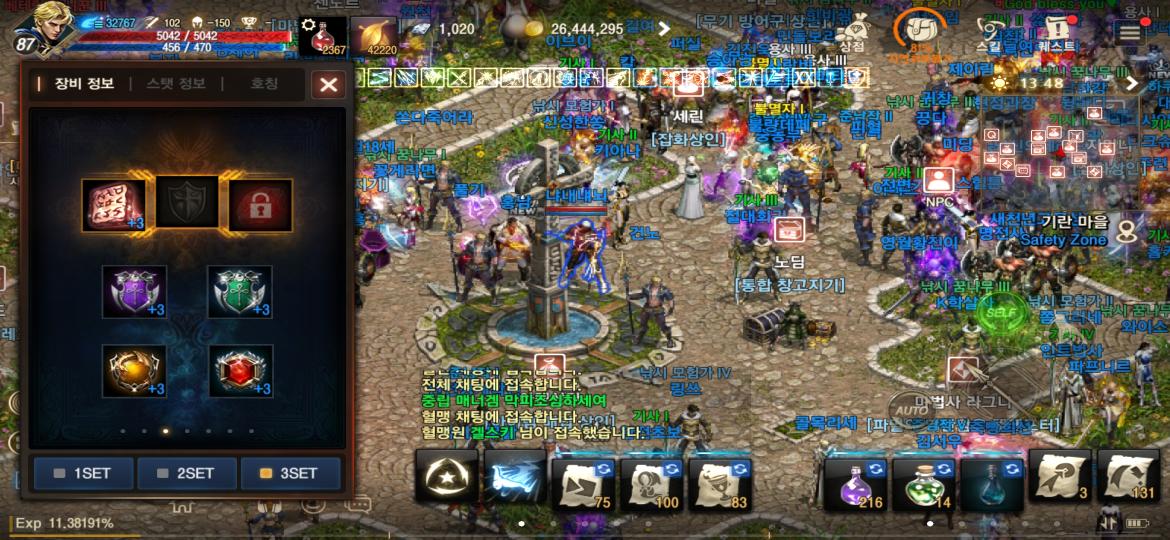This screenshot has width=1170, height=540.
Task: Click the locked padlock equipment slot
Action: (x=260, y=205)
